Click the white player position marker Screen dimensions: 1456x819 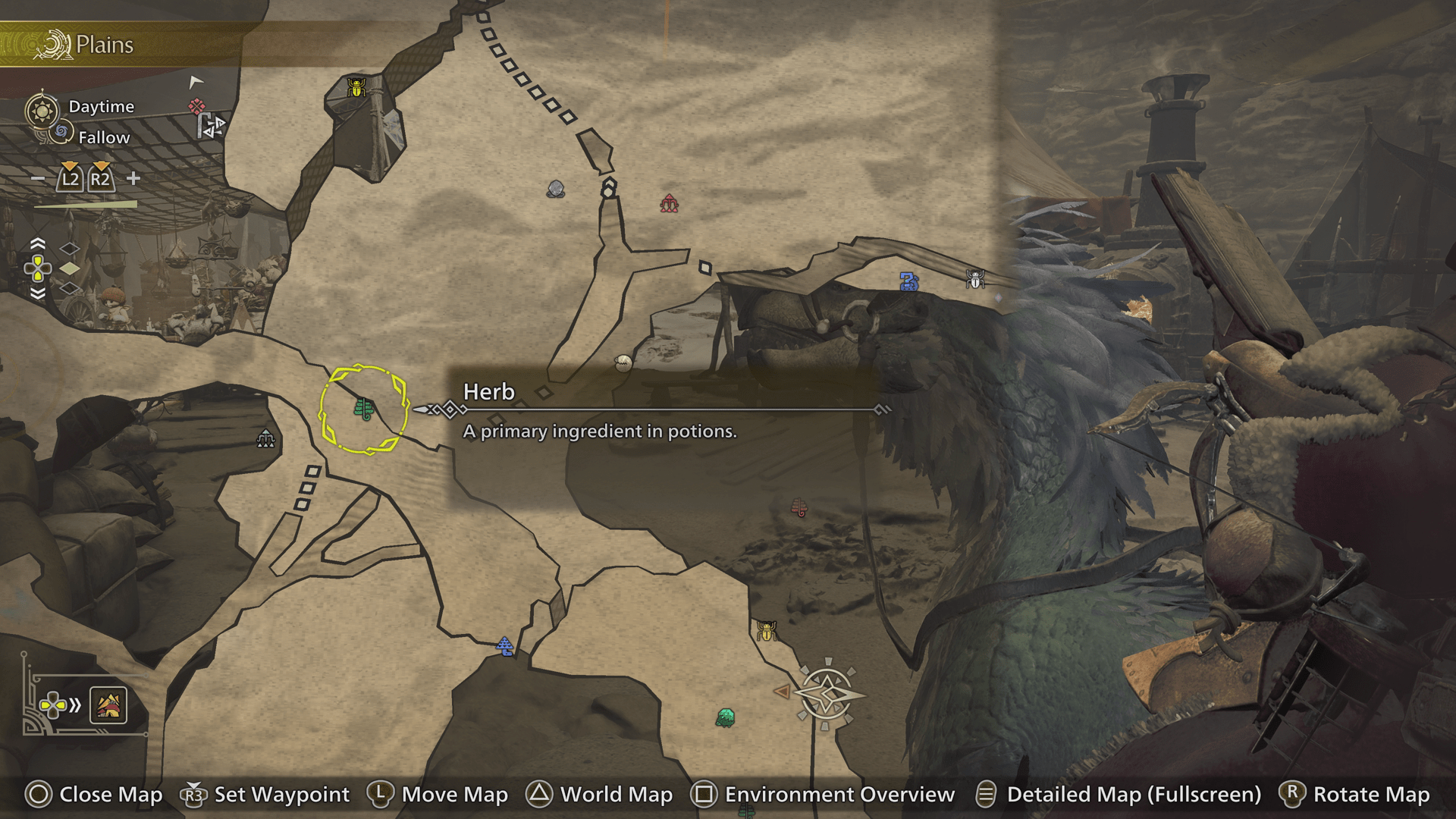[196, 82]
